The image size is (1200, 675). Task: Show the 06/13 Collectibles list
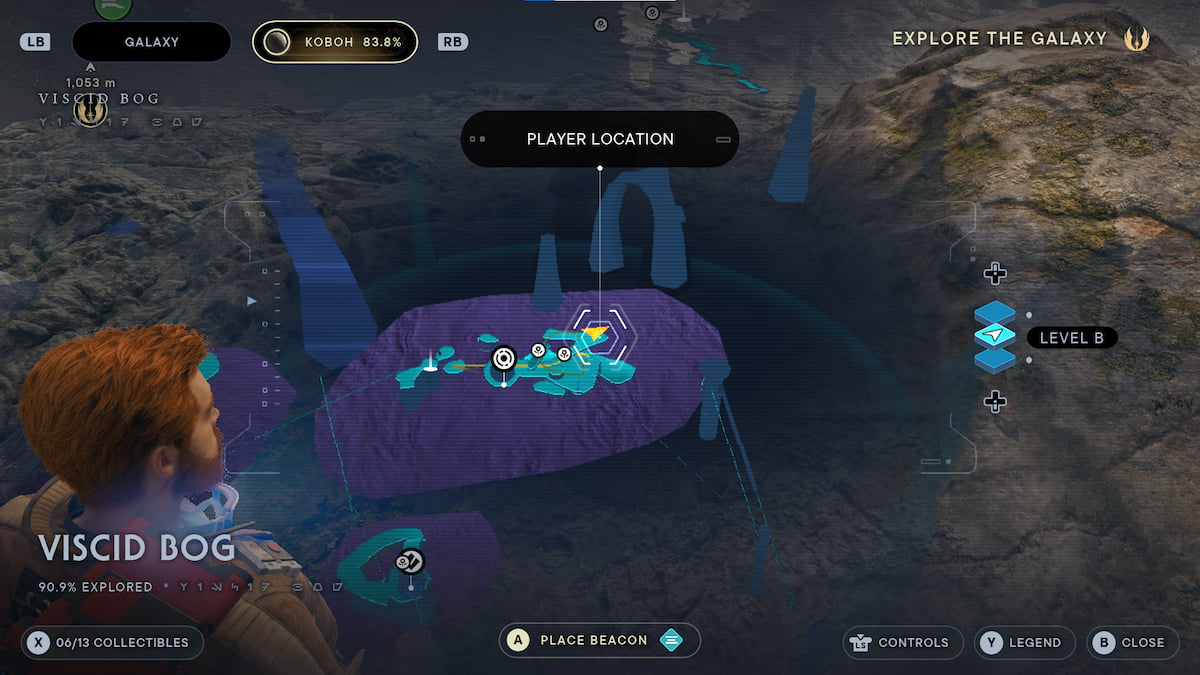click(112, 642)
